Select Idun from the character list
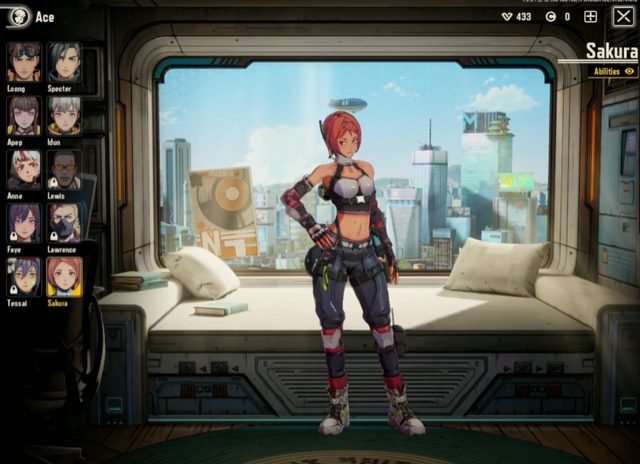This screenshot has height=464, width=640. 65,115
